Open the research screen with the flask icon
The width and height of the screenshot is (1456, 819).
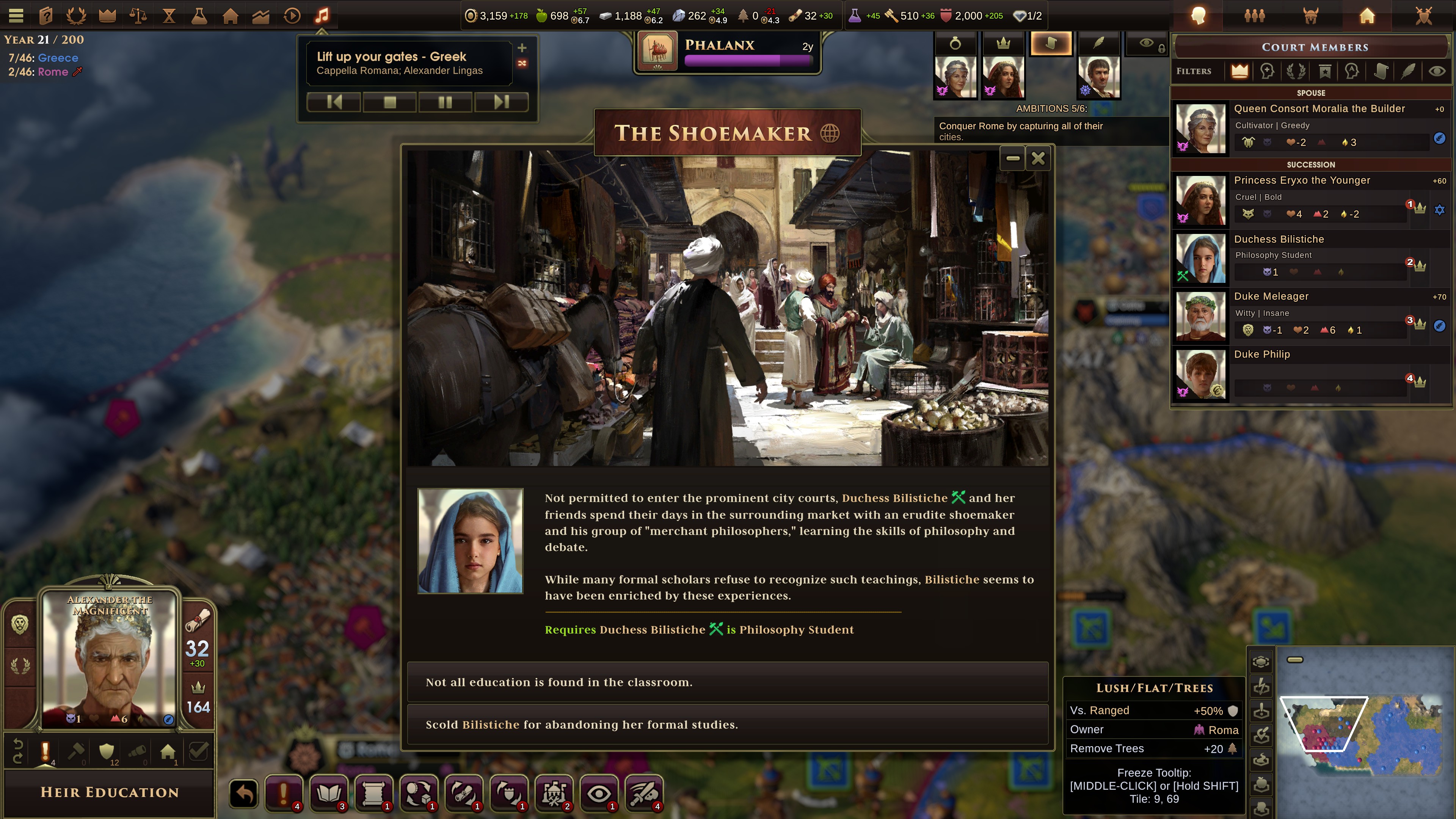tap(199, 15)
